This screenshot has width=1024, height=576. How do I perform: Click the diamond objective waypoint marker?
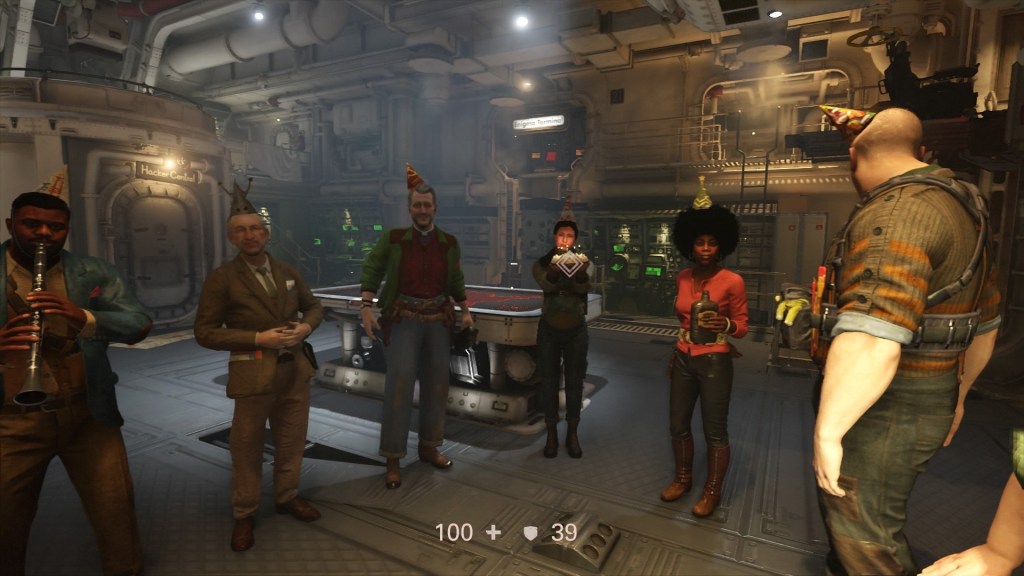[x=569, y=262]
